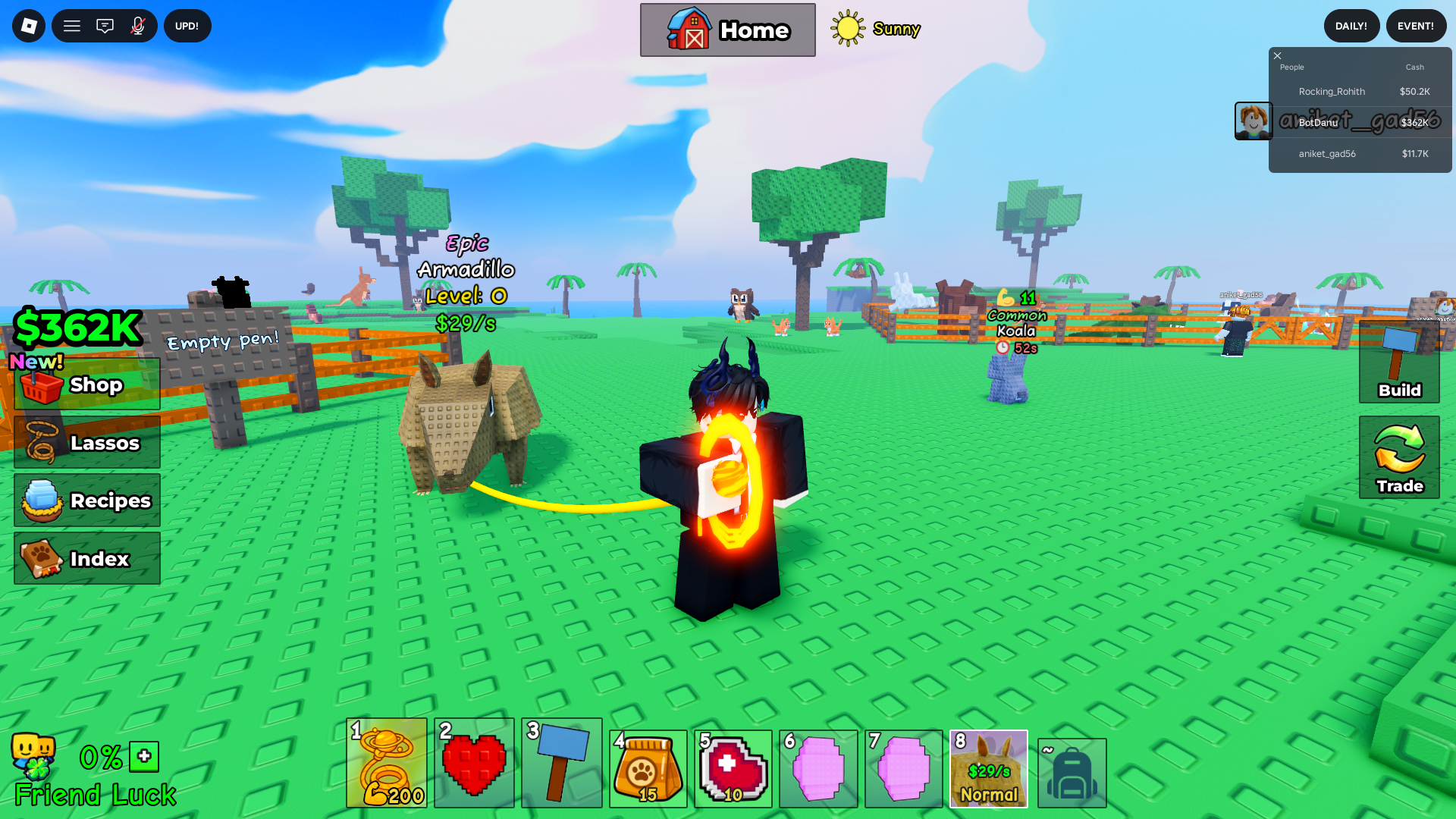Open the Shop panel
1456x819 pixels.
(x=86, y=384)
